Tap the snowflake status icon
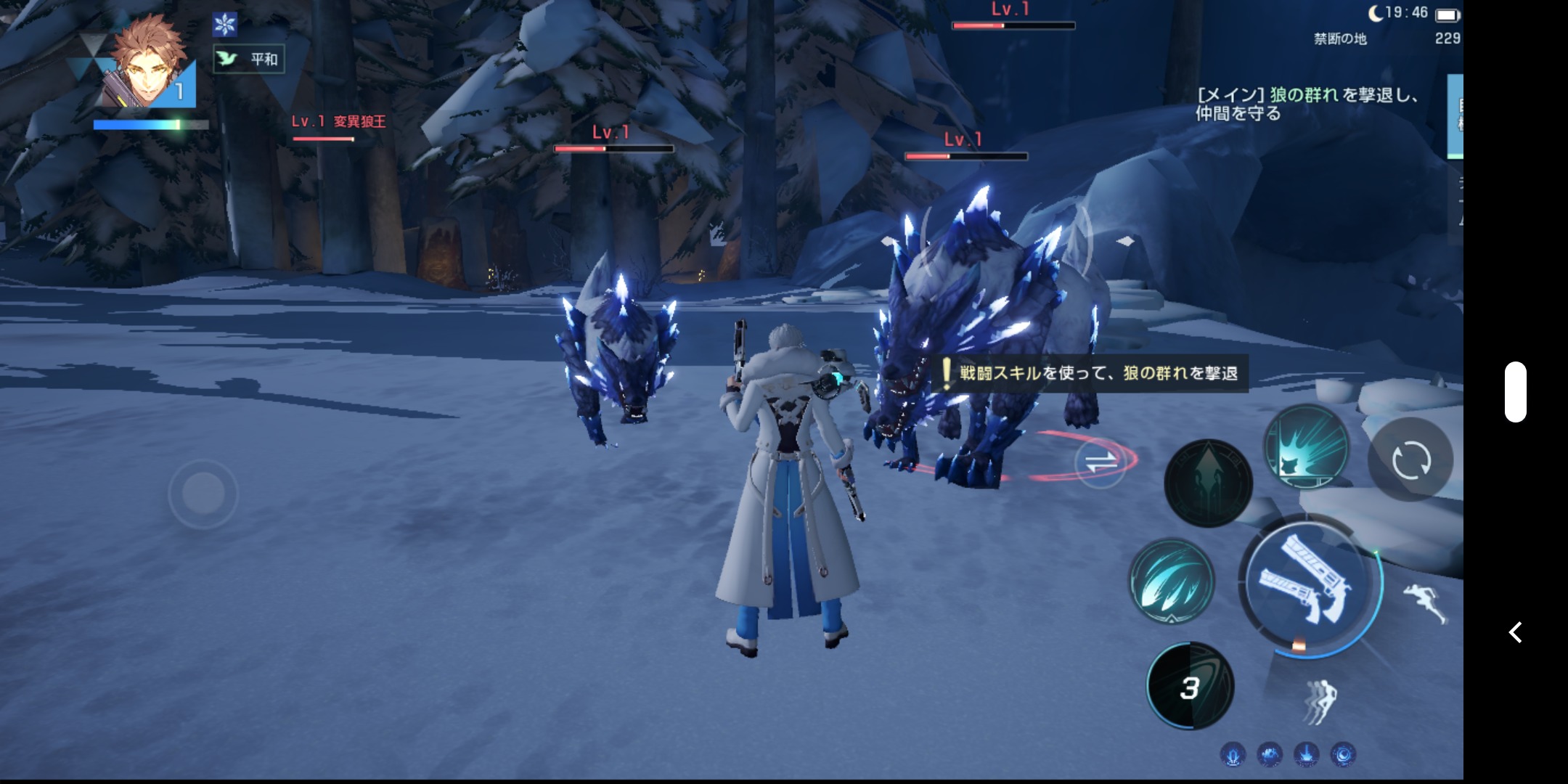The width and height of the screenshot is (1568, 784). tap(225, 25)
